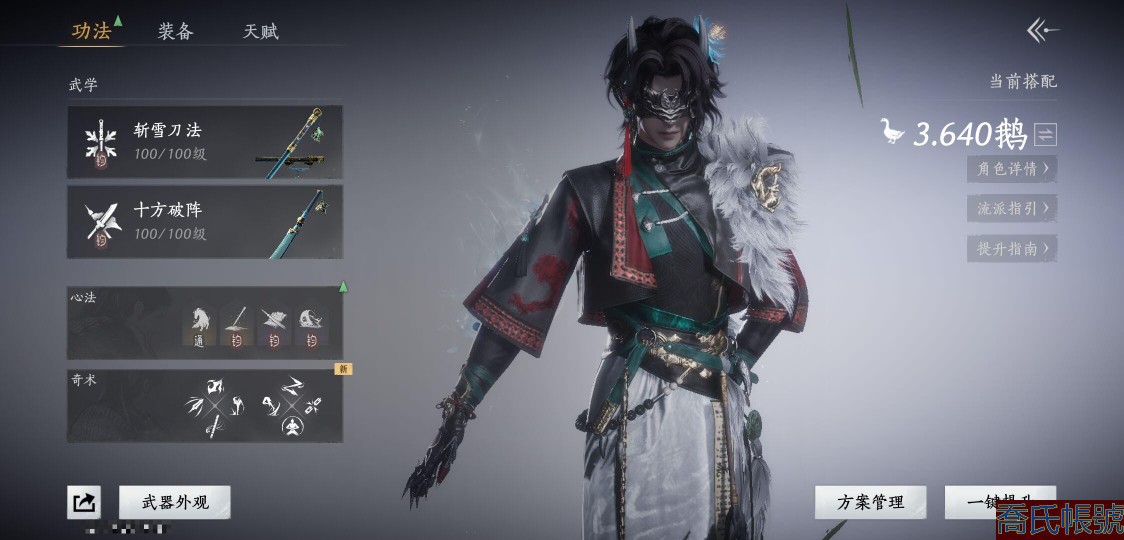
Task: Open the 装备 equipment tab
Action: pyautogui.click(x=175, y=31)
